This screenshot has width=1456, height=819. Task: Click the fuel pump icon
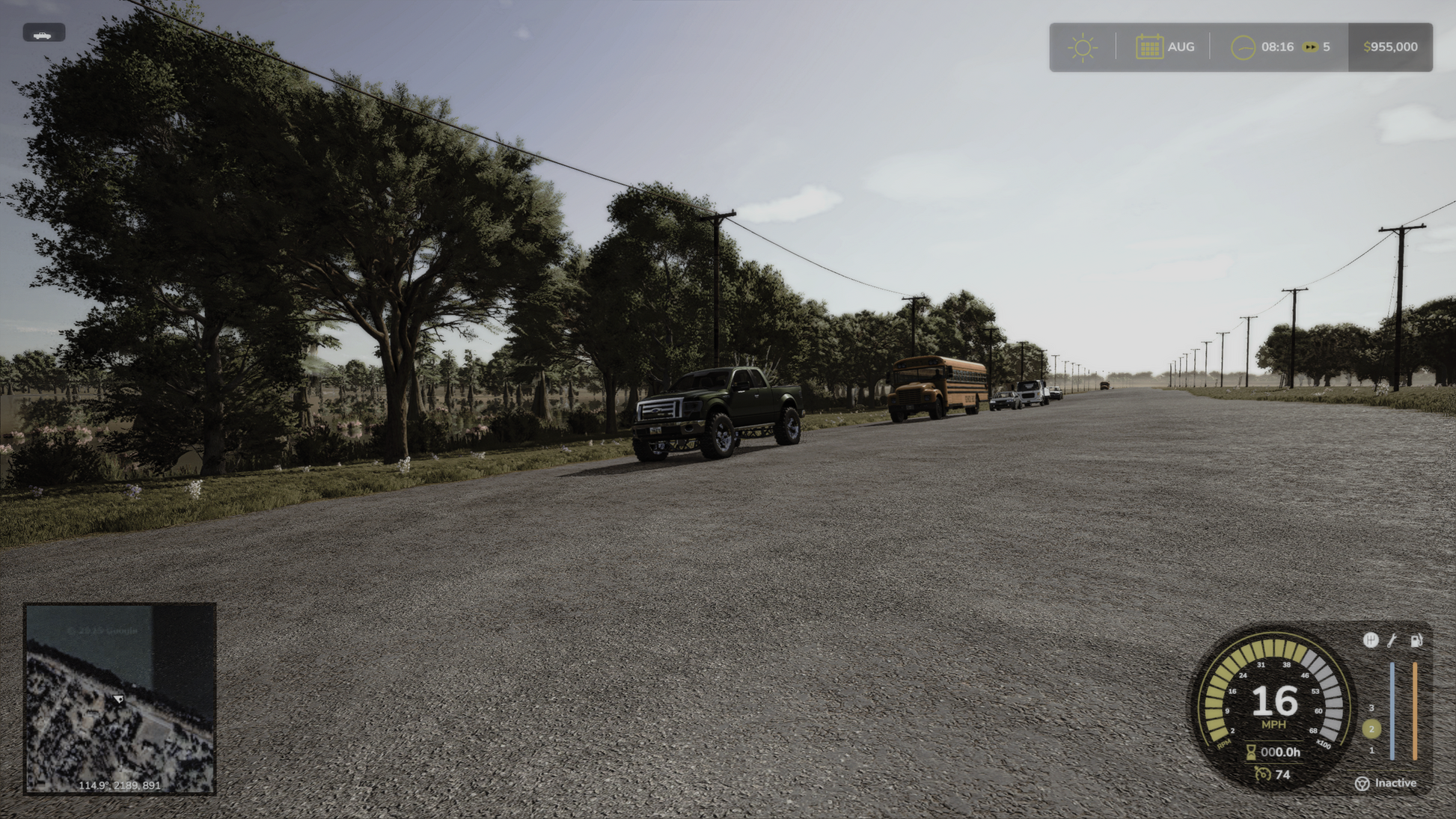[x=1416, y=640]
